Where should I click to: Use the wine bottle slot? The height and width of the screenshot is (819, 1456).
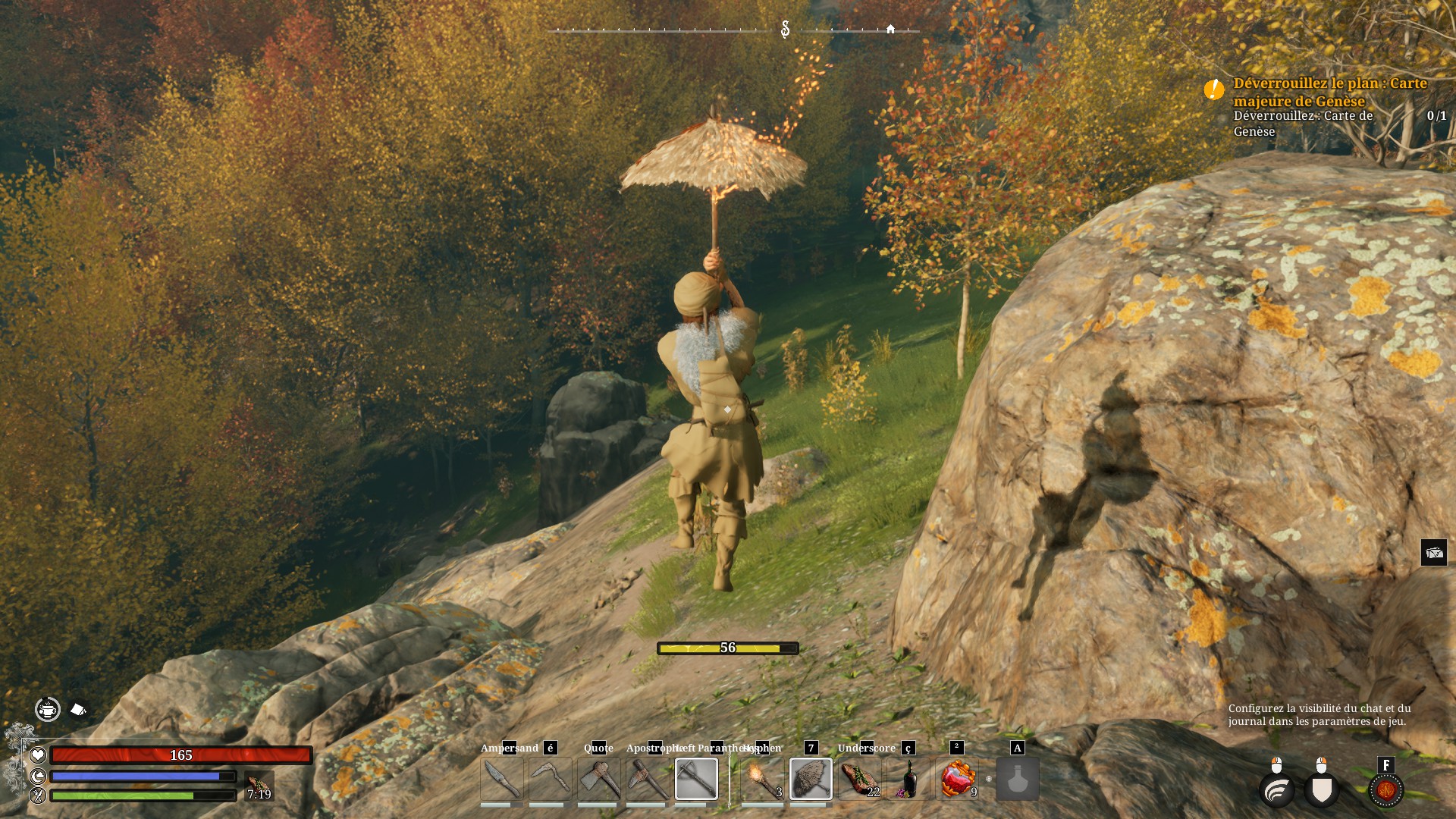pos(908,779)
